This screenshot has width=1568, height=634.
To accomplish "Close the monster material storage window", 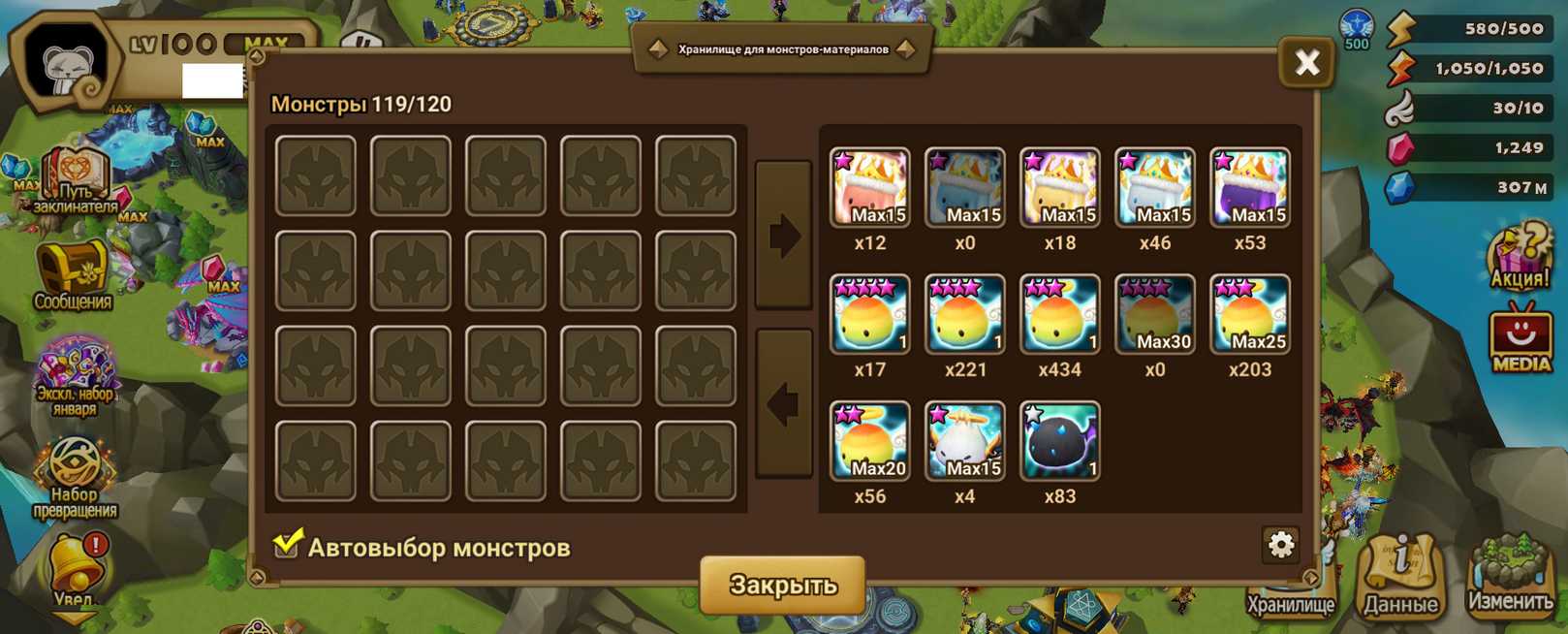I will [x=1306, y=64].
